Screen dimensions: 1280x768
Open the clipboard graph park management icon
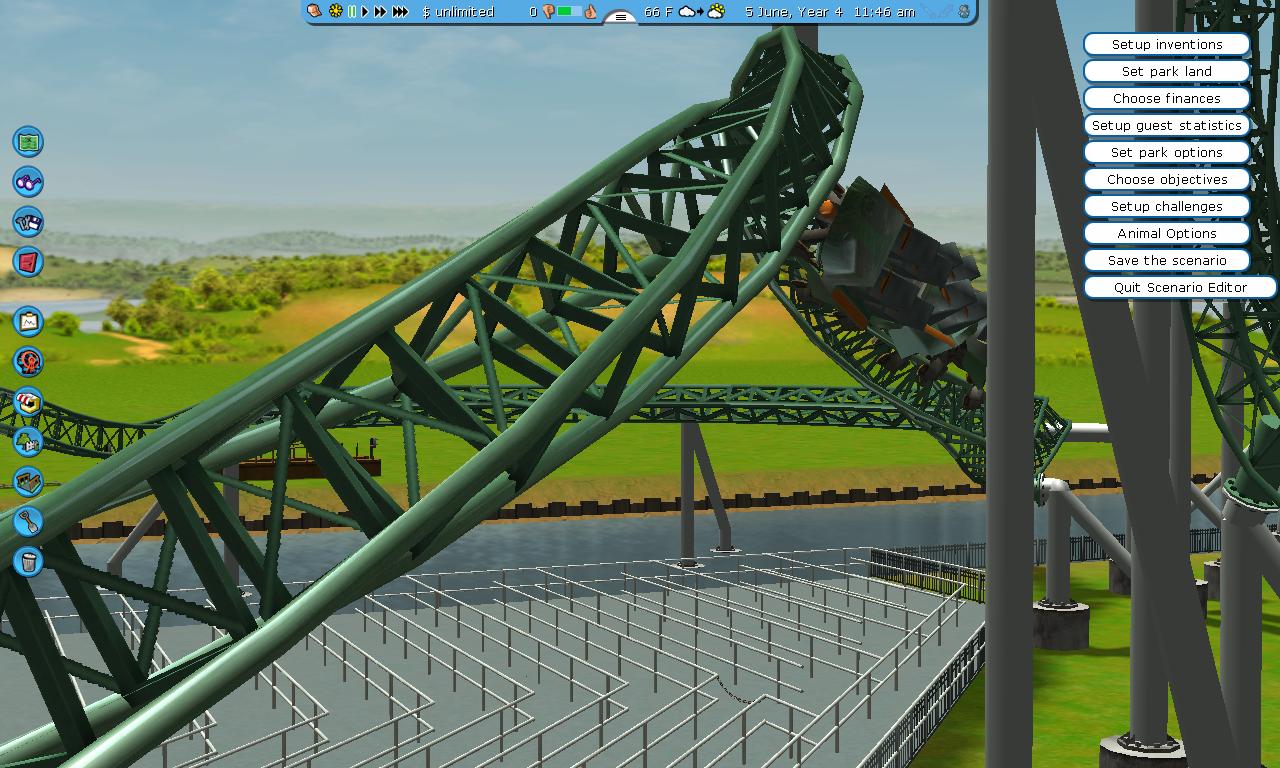click(28, 321)
